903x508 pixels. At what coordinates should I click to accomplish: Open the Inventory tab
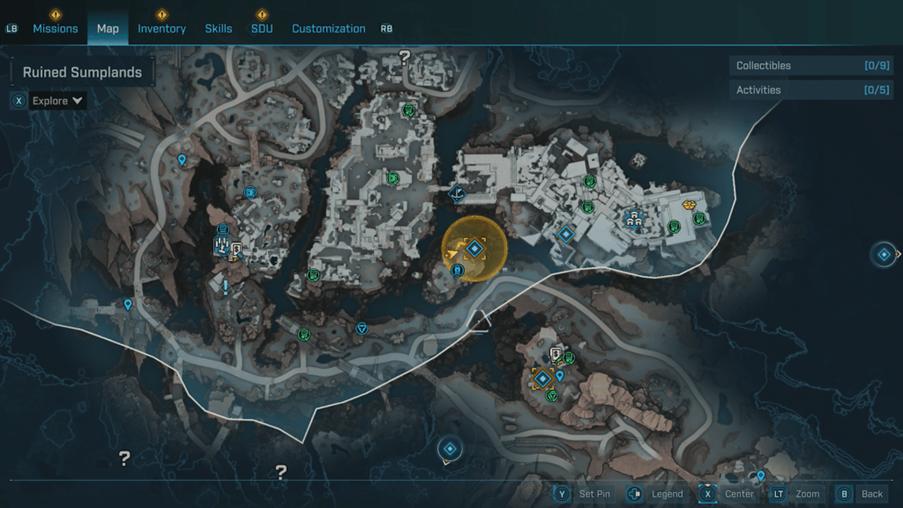pyautogui.click(x=162, y=29)
